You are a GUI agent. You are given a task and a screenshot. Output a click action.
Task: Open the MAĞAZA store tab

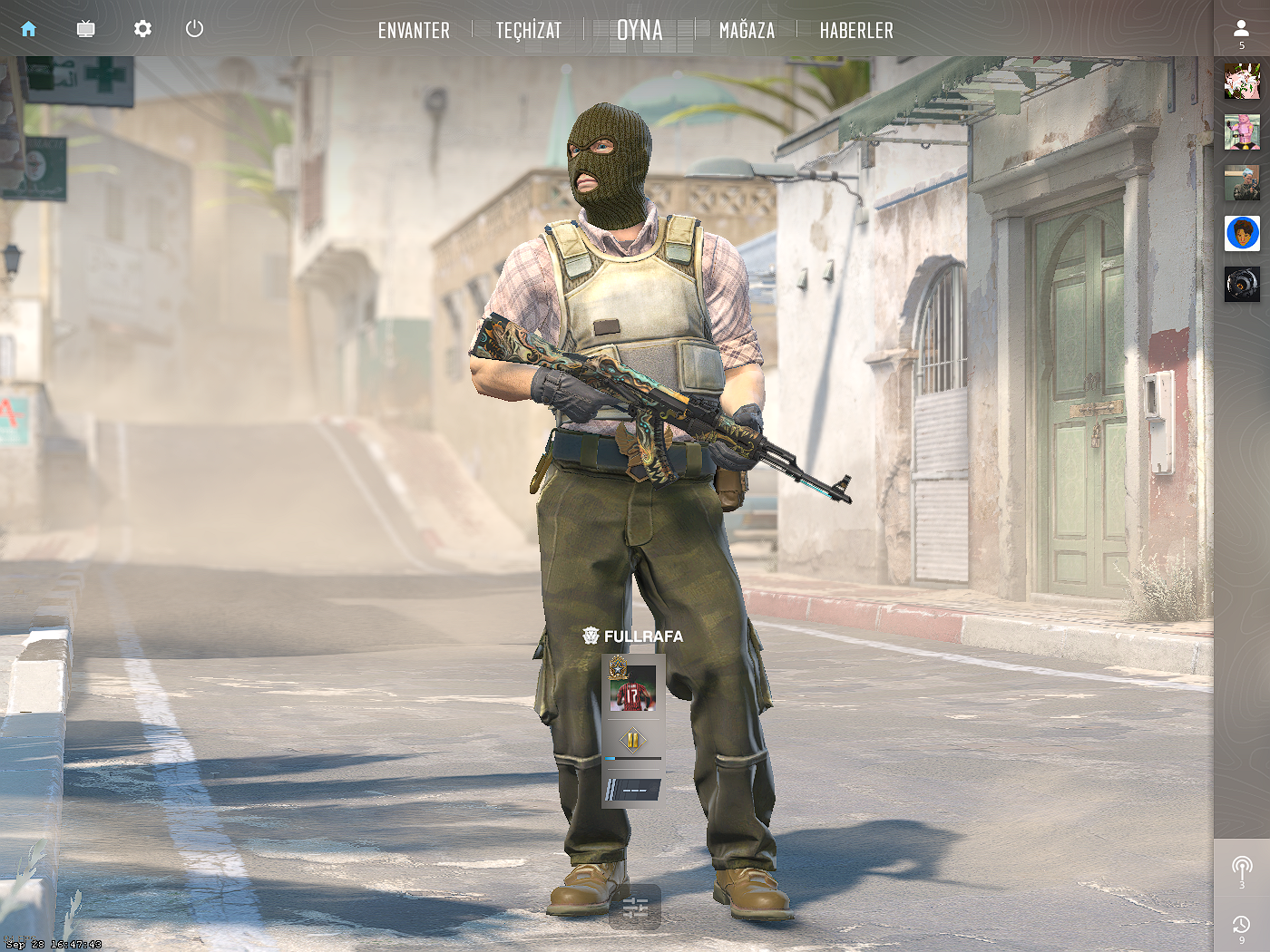click(x=747, y=31)
